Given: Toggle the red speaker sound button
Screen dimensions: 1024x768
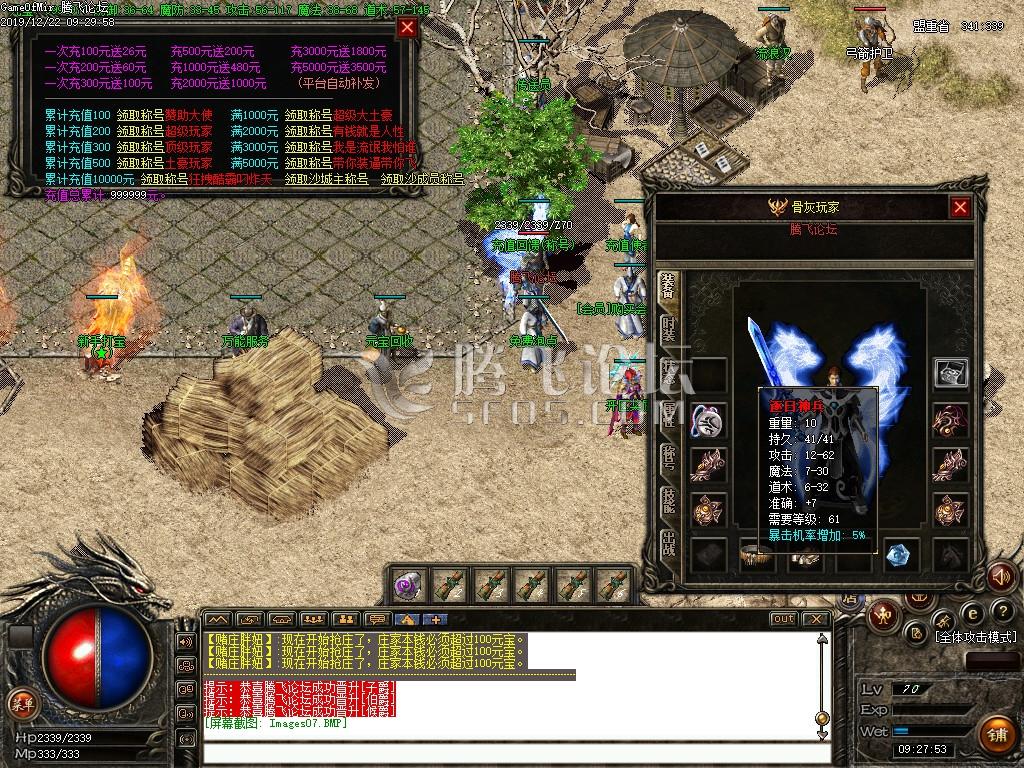Looking at the screenshot, I should (1001, 577).
